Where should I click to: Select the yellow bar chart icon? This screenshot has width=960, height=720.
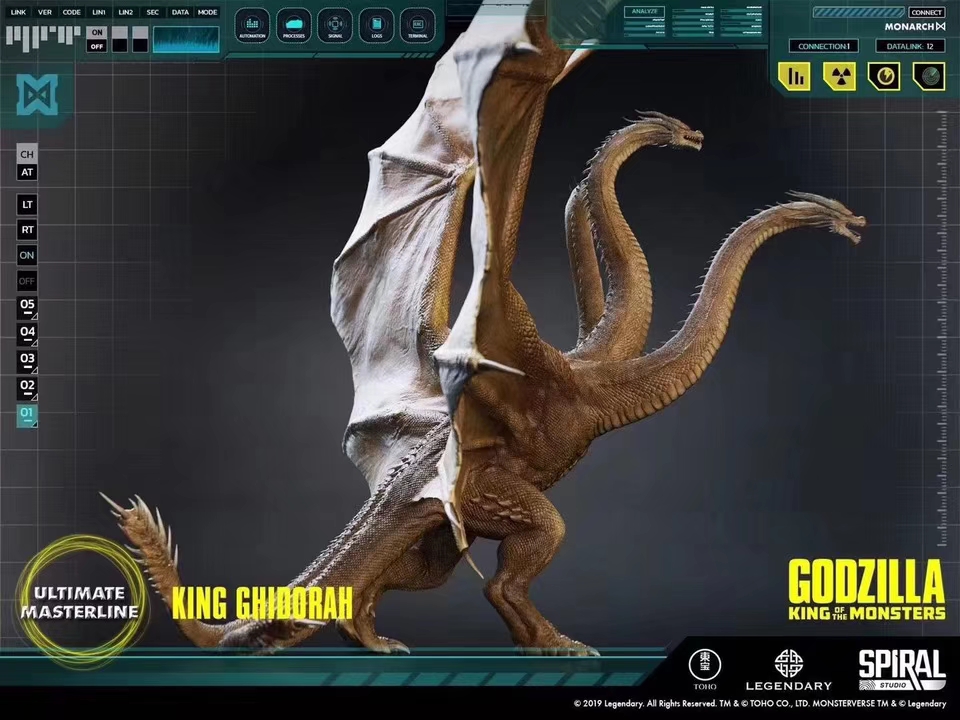click(x=796, y=76)
